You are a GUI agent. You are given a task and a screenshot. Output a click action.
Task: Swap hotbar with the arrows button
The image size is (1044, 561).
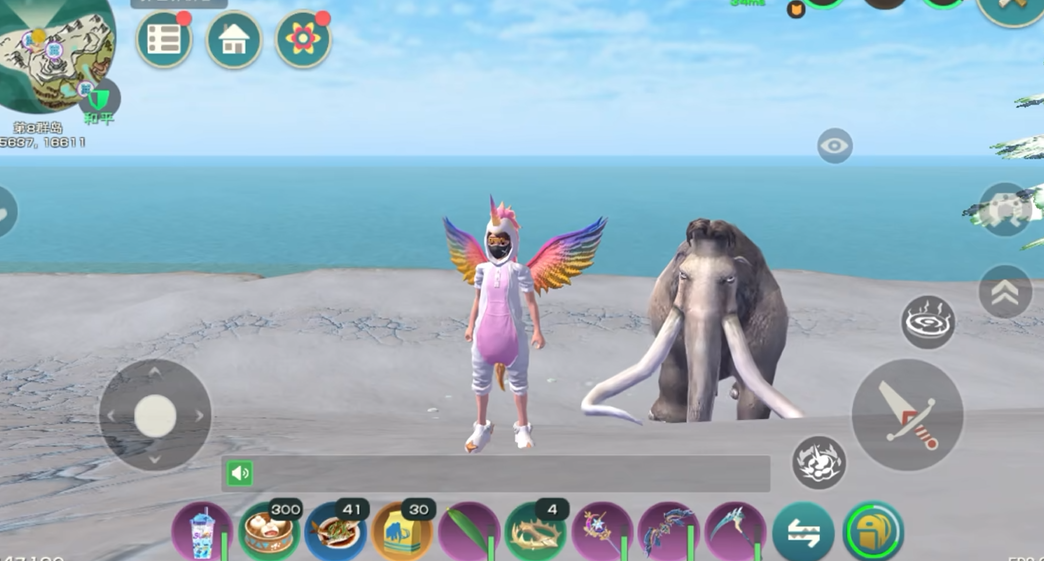(x=803, y=533)
